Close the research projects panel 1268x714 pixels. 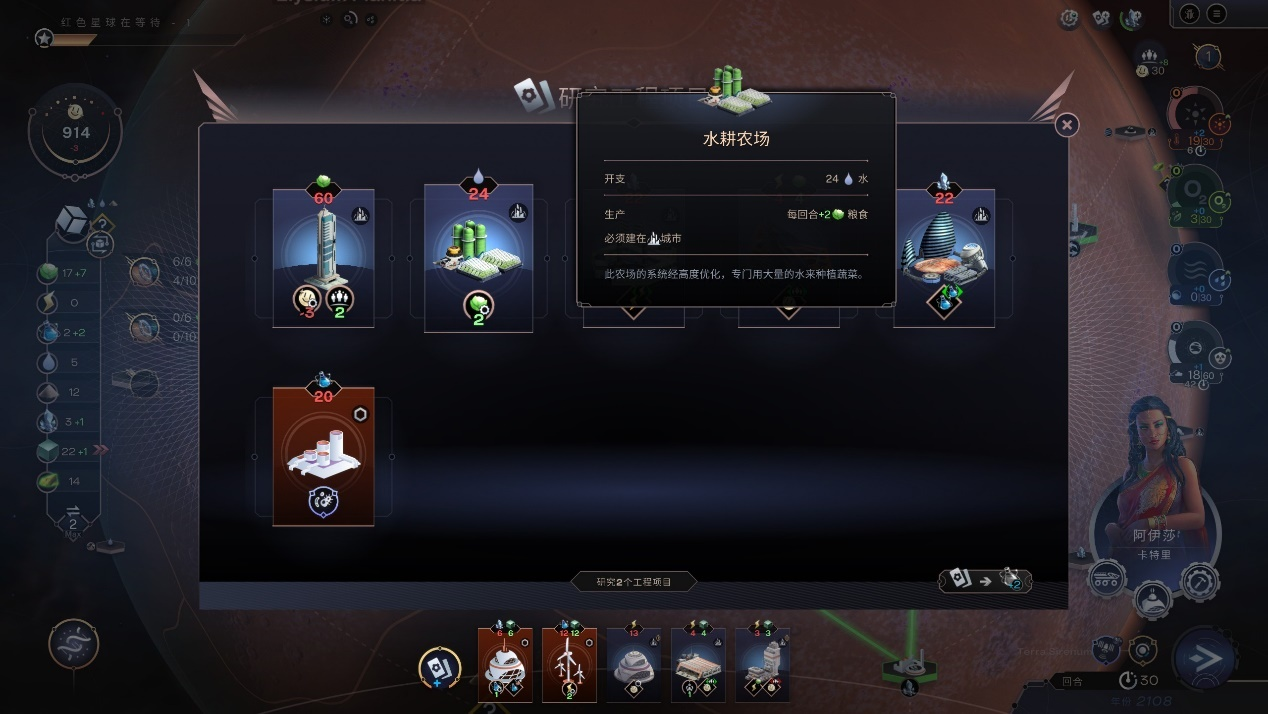(1067, 125)
